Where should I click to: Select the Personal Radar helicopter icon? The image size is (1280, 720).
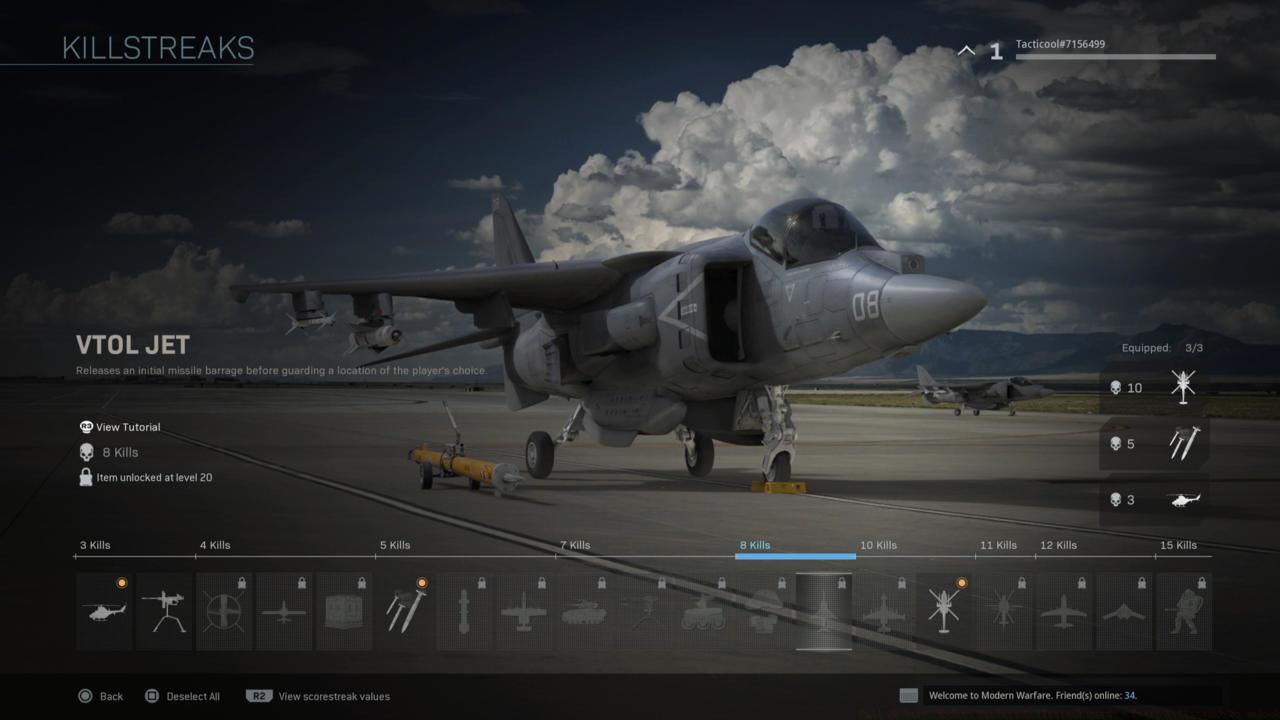104,610
